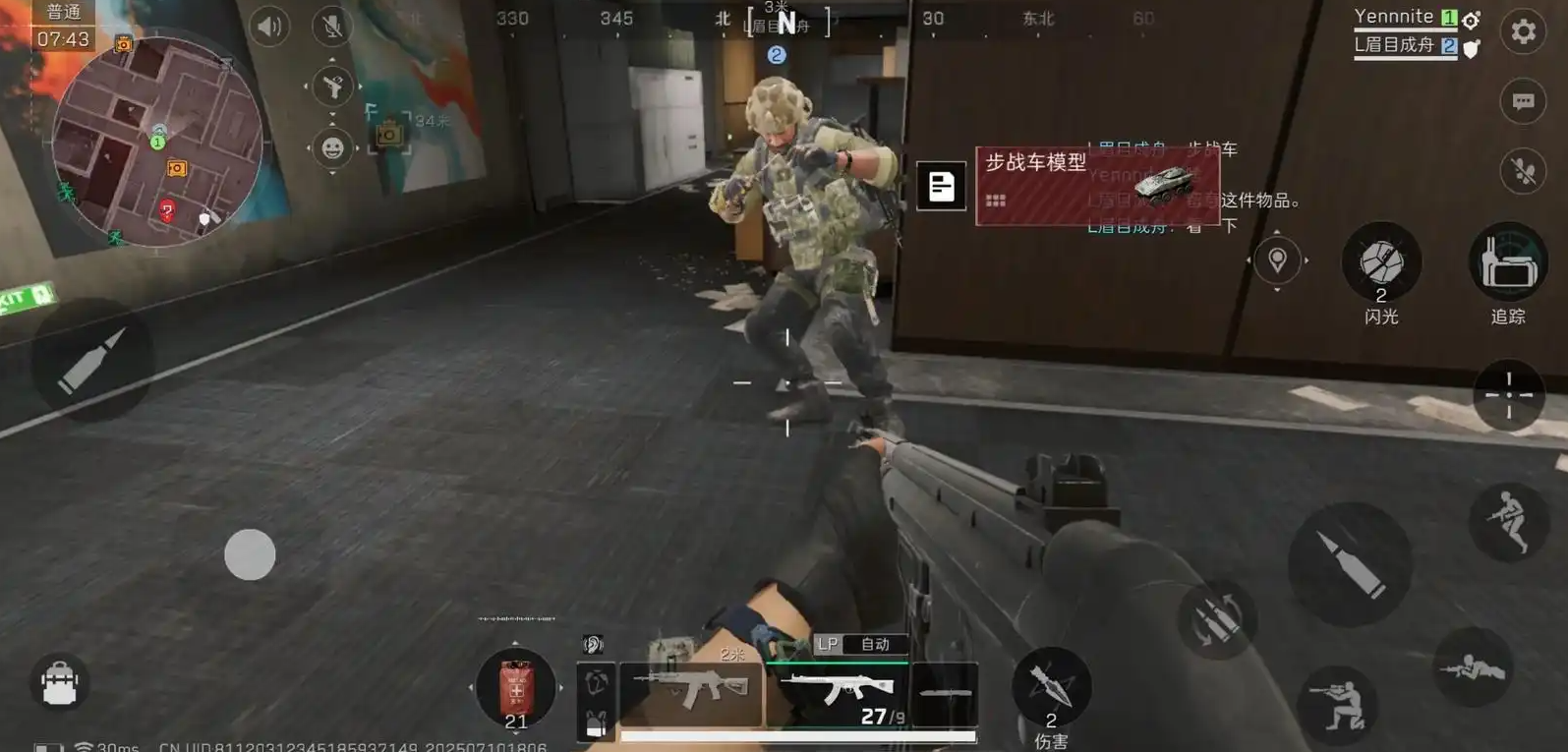Image resolution: width=1568 pixels, height=752 pixels.
Task: Crouch using the kneeling soldier button
Action: tap(1337, 700)
